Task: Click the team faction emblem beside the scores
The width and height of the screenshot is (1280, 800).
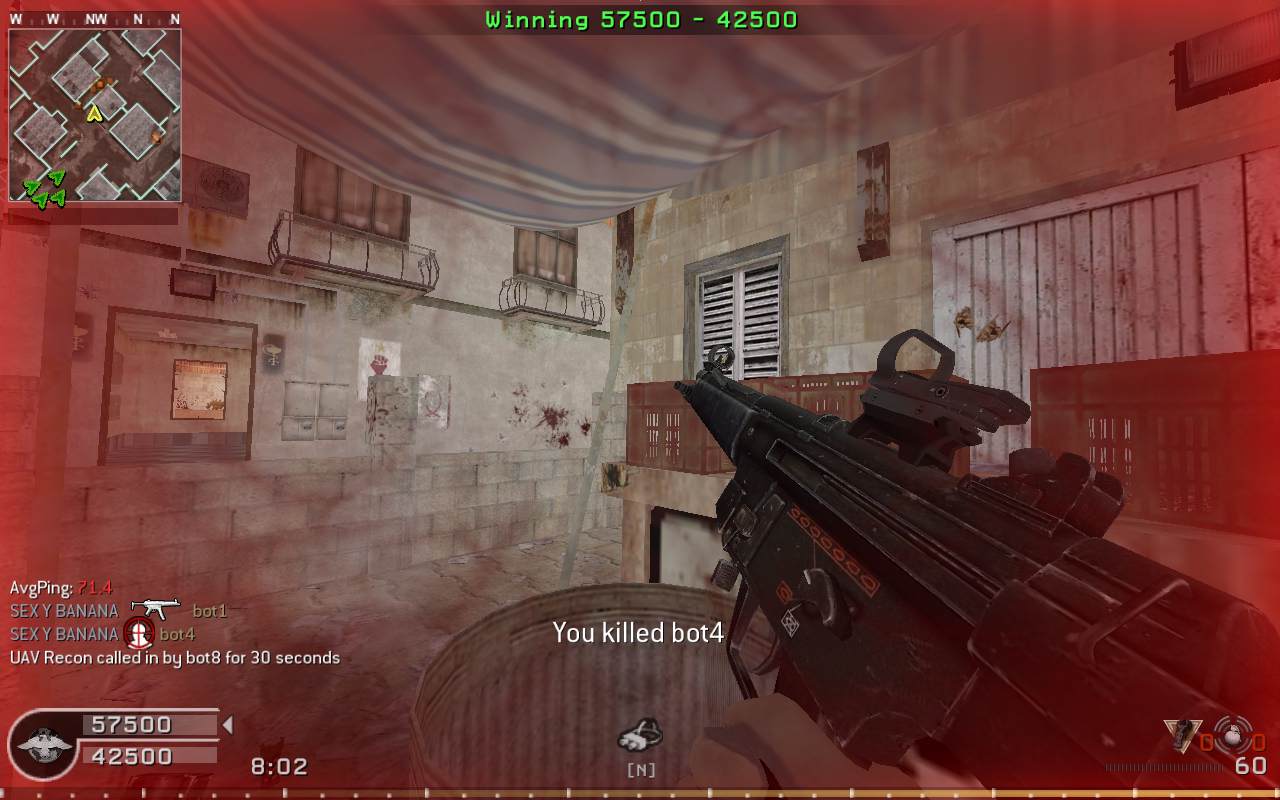Action: pyautogui.click(x=43, y=745)
